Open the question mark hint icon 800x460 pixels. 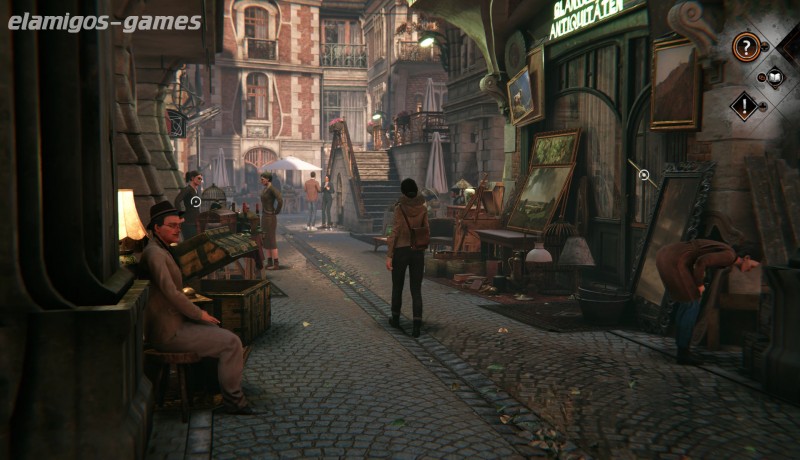746,46
